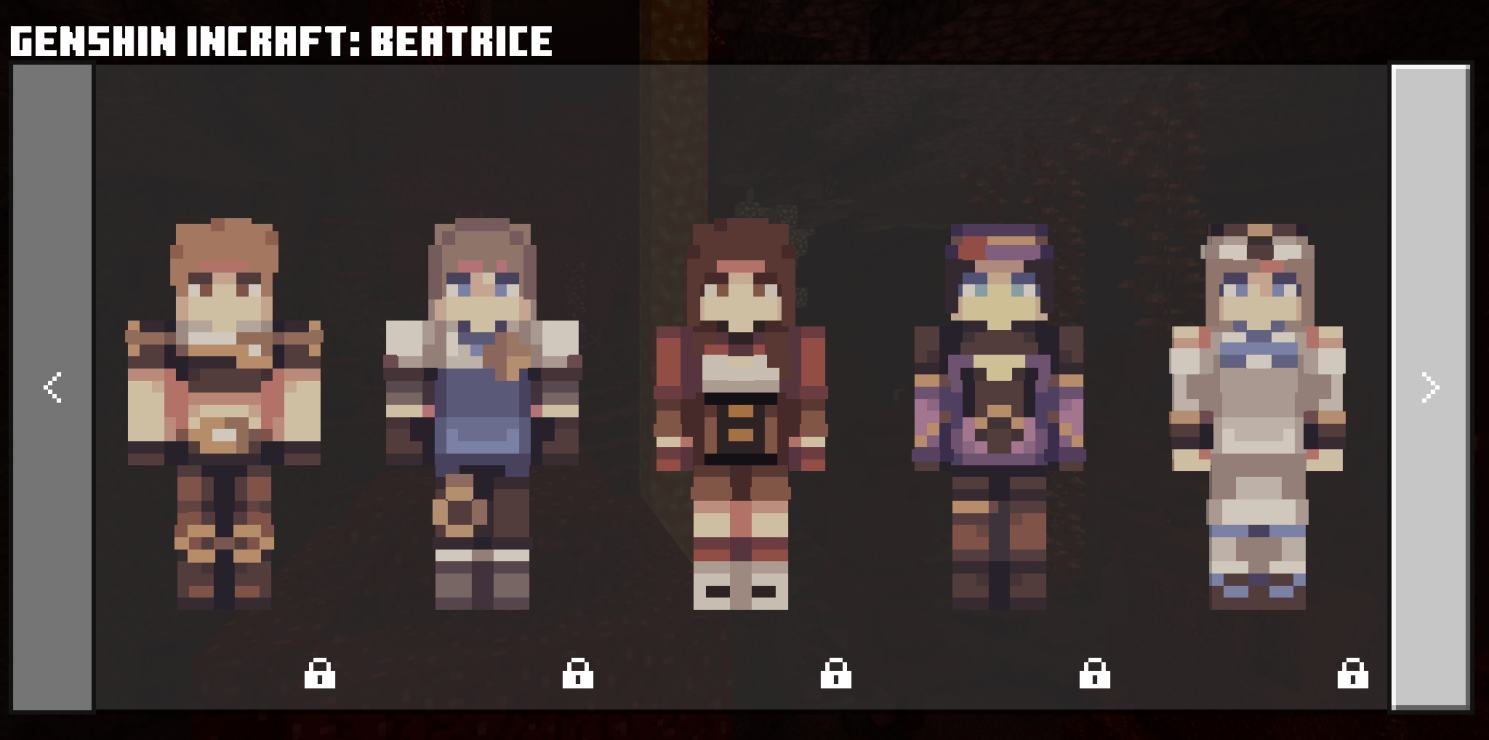Click the padlock icon beneath the first skin
Viewport: 1489px width, 740px height.
(319, 675)
